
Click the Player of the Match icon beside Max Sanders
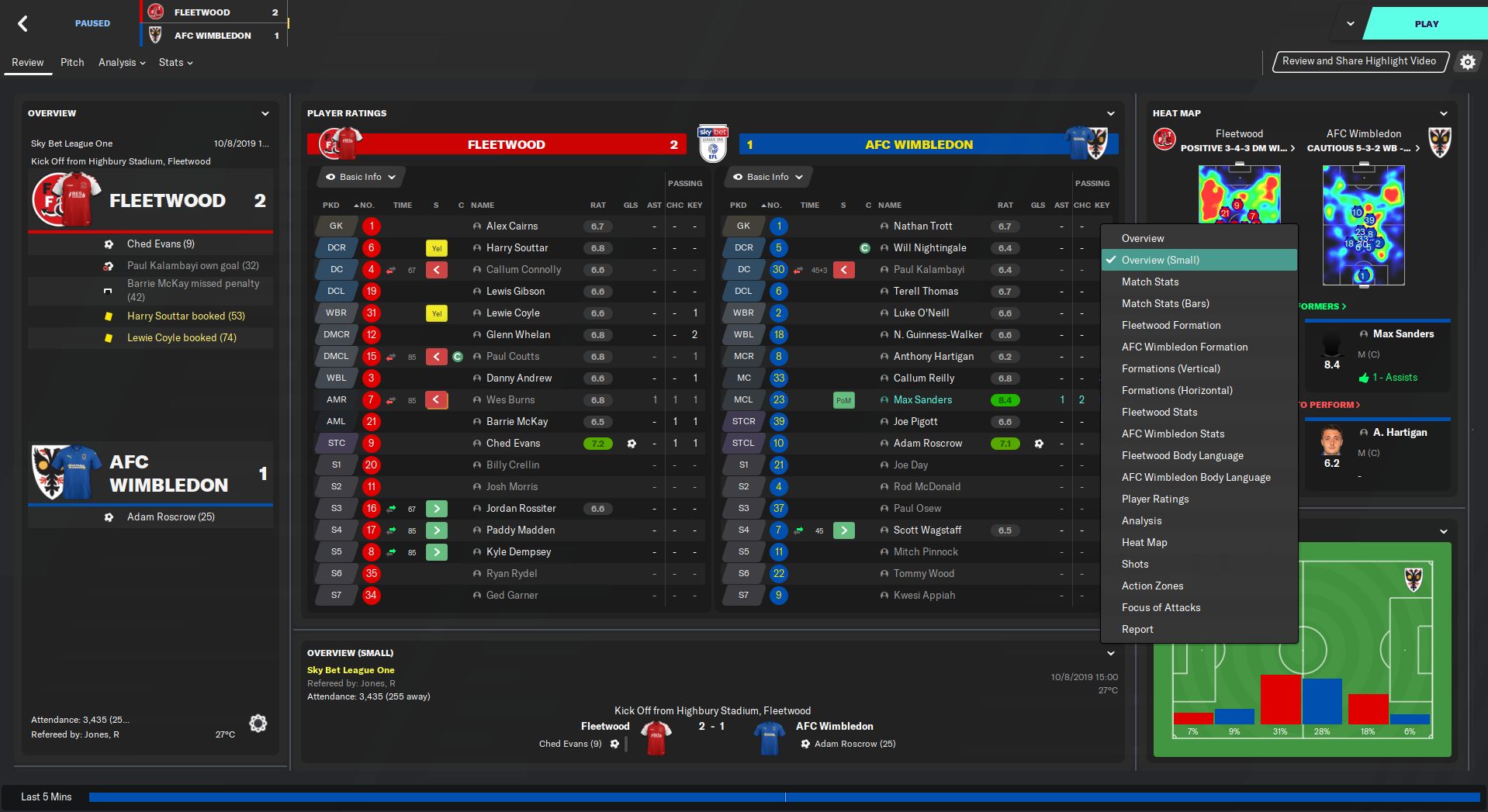pyautogui.click(x=845, y=399)
